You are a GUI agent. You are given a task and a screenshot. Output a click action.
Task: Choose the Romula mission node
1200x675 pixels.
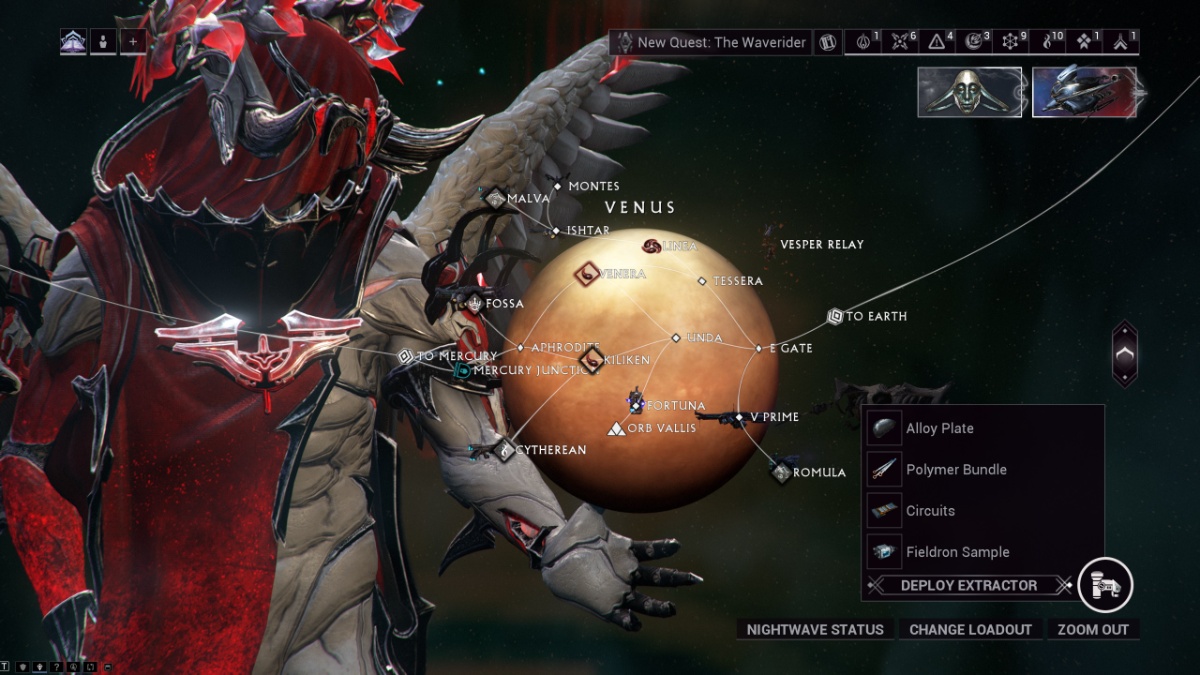click(782, 471)
